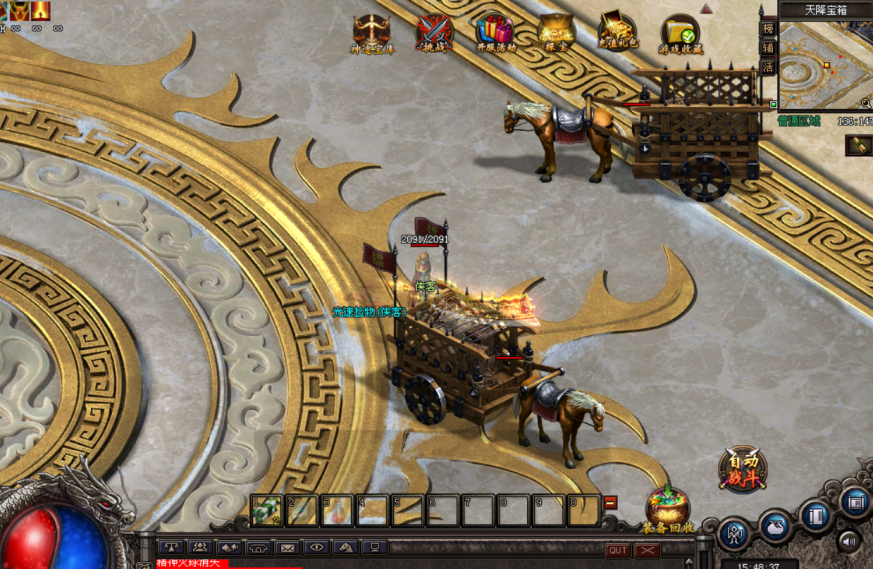The width and height of the screenshot is (873, 569).
Task: Open the scroll icon below the minimap
Action: coord(859,145)
